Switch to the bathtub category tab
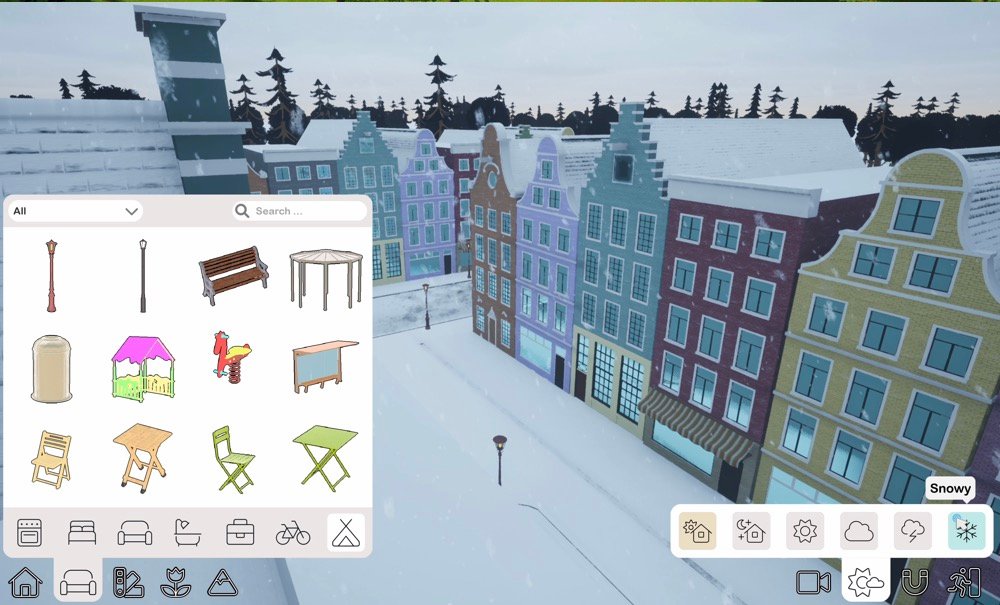The image size is (1000, 605). [x=187, y=532]
